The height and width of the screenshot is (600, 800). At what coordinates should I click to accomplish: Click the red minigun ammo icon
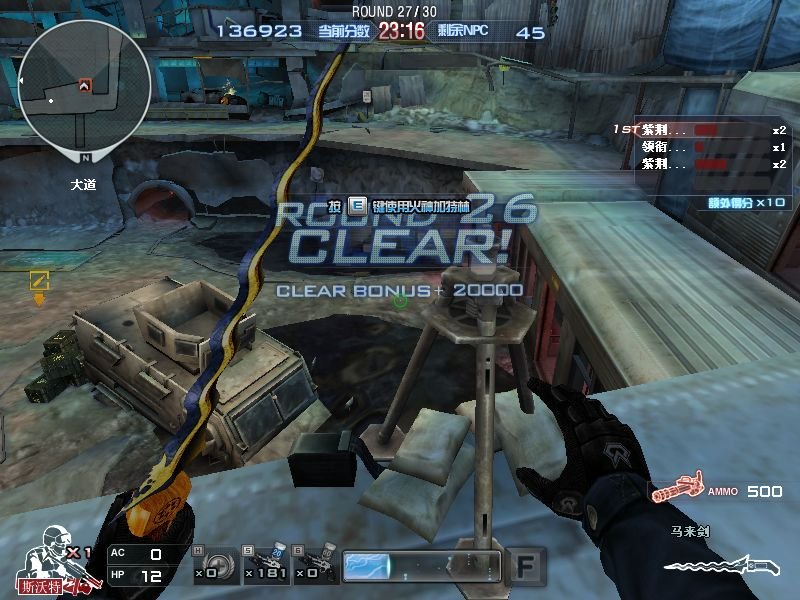pyautogui.click(x=675, y=492)
